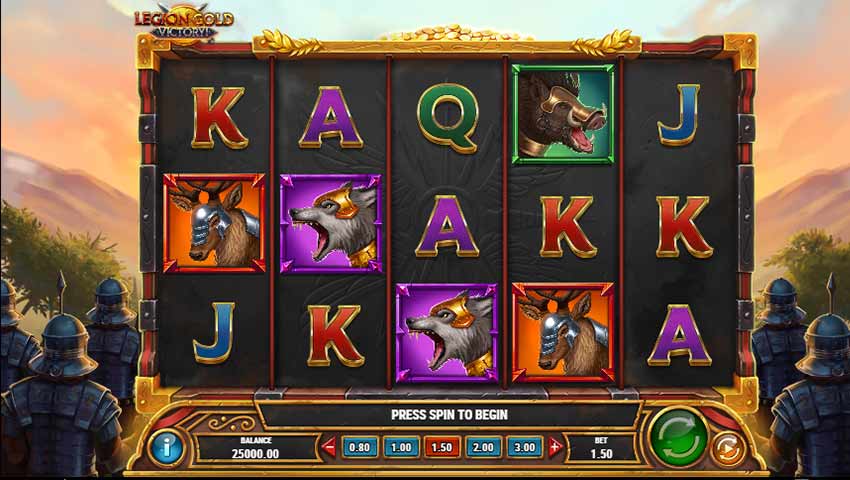Set the bet to 2.00

tap(483, 448)
